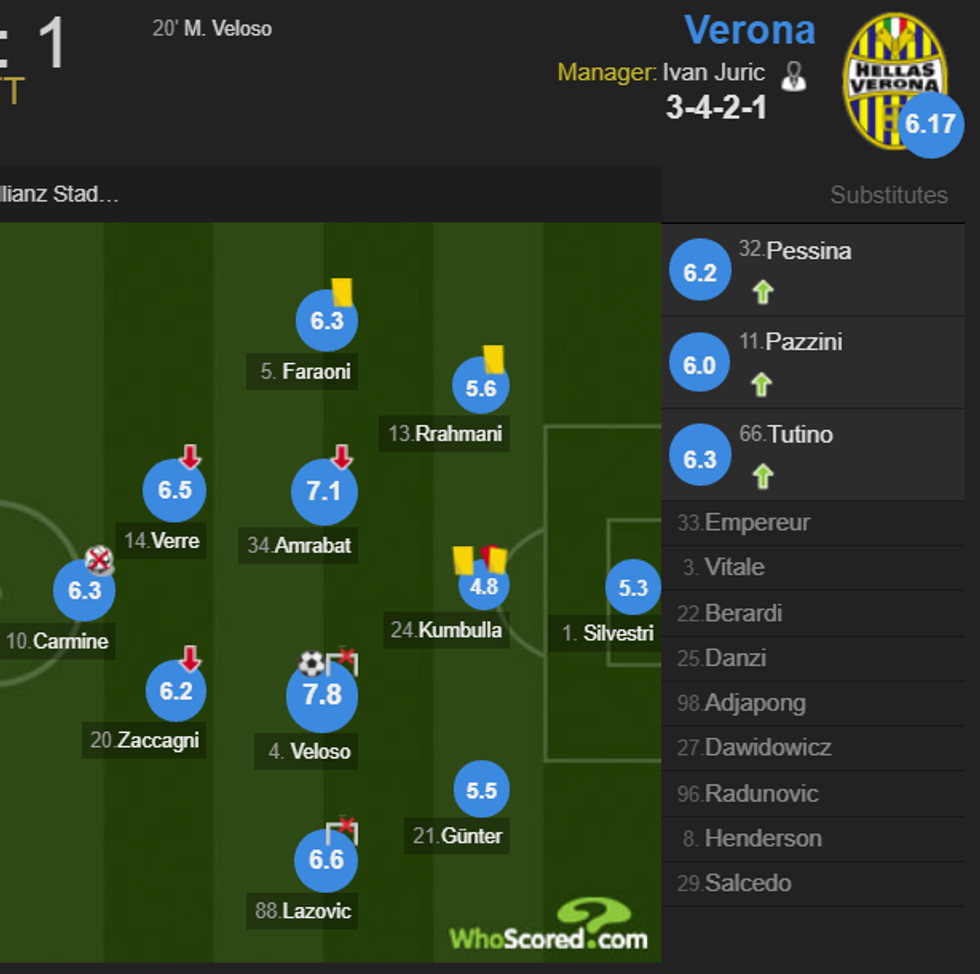Screen dimensions: 980x974
Task: Select Carmine's 6.3 rating bubble
Action: point(84,590)
